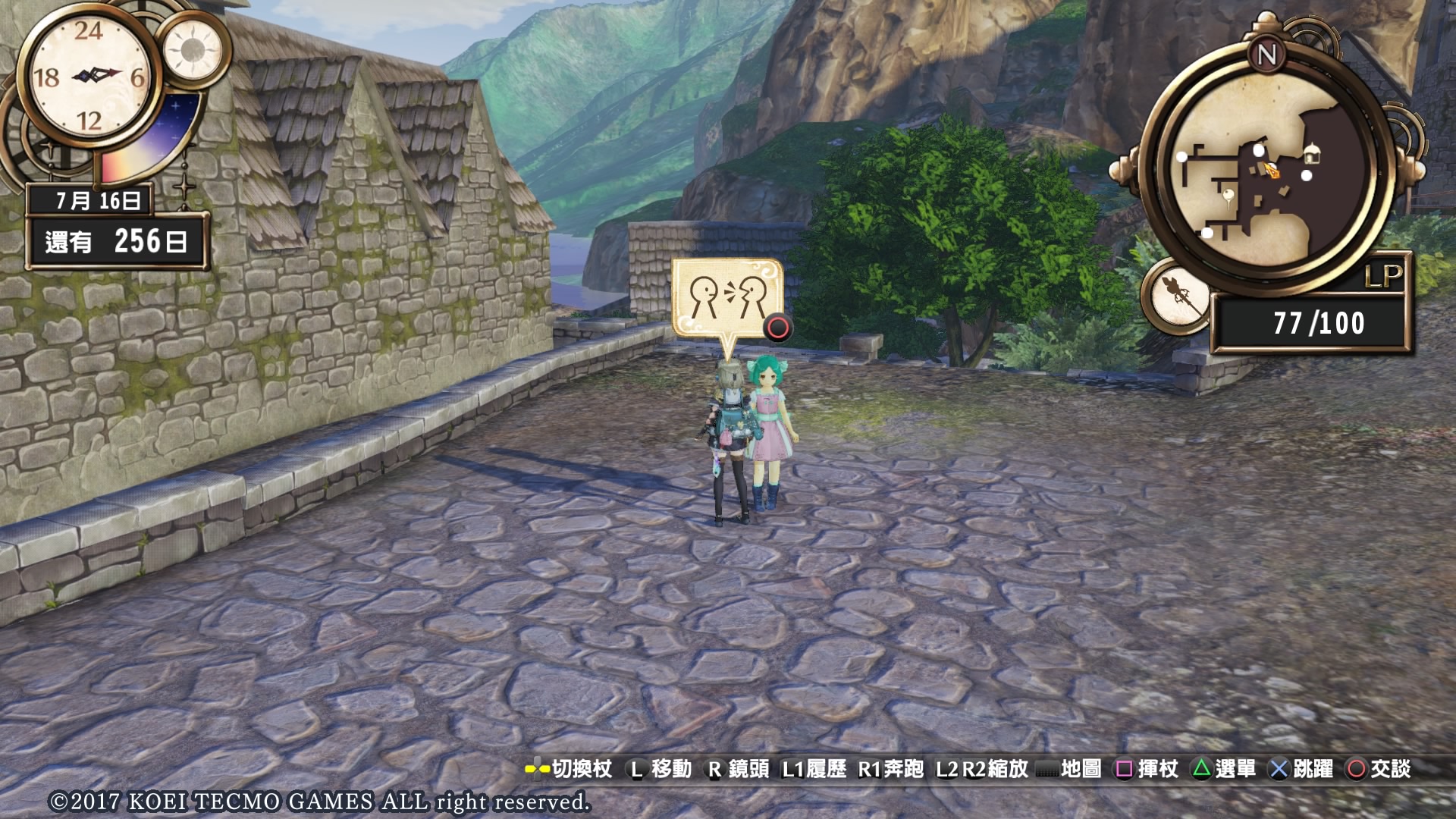1456x819 pixels.
Task: Select the talk speech bubble icon
Action: tap(727, 298)
